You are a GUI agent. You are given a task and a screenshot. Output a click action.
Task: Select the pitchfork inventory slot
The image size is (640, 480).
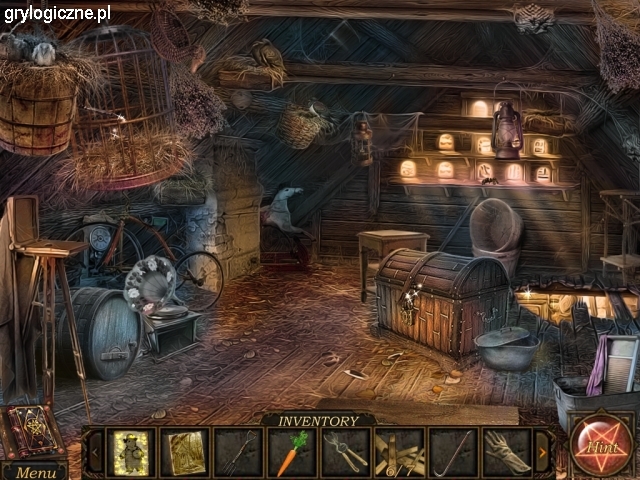tap(239, 452)
